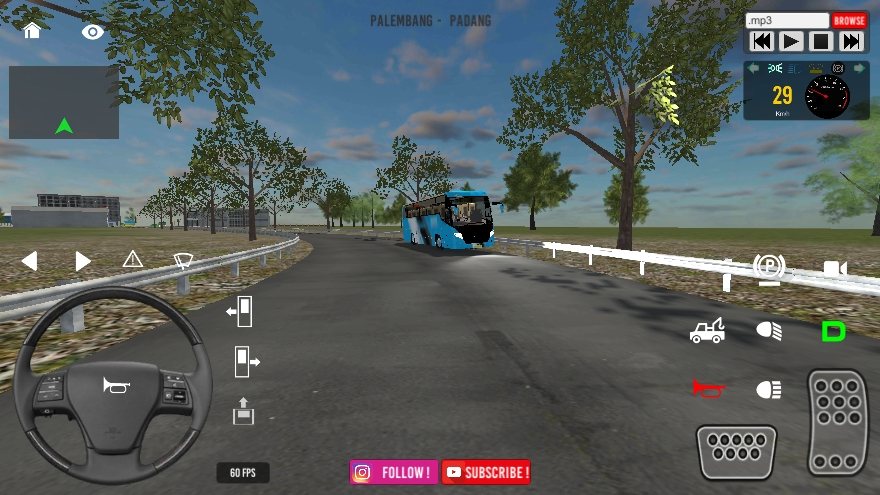The width and height of the screenshot is (880, 495).
Task: Open the Subscribe YouTube link
Action: (486, 472)
